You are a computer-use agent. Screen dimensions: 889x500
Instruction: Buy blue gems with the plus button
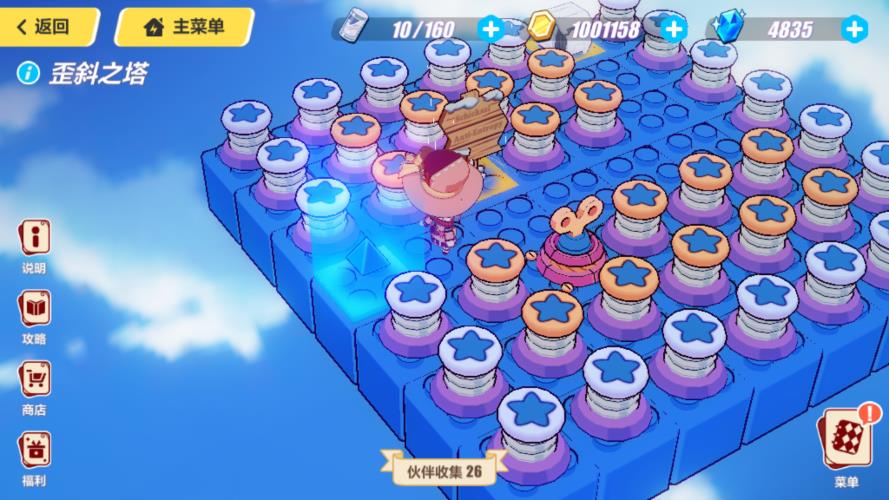853,29
